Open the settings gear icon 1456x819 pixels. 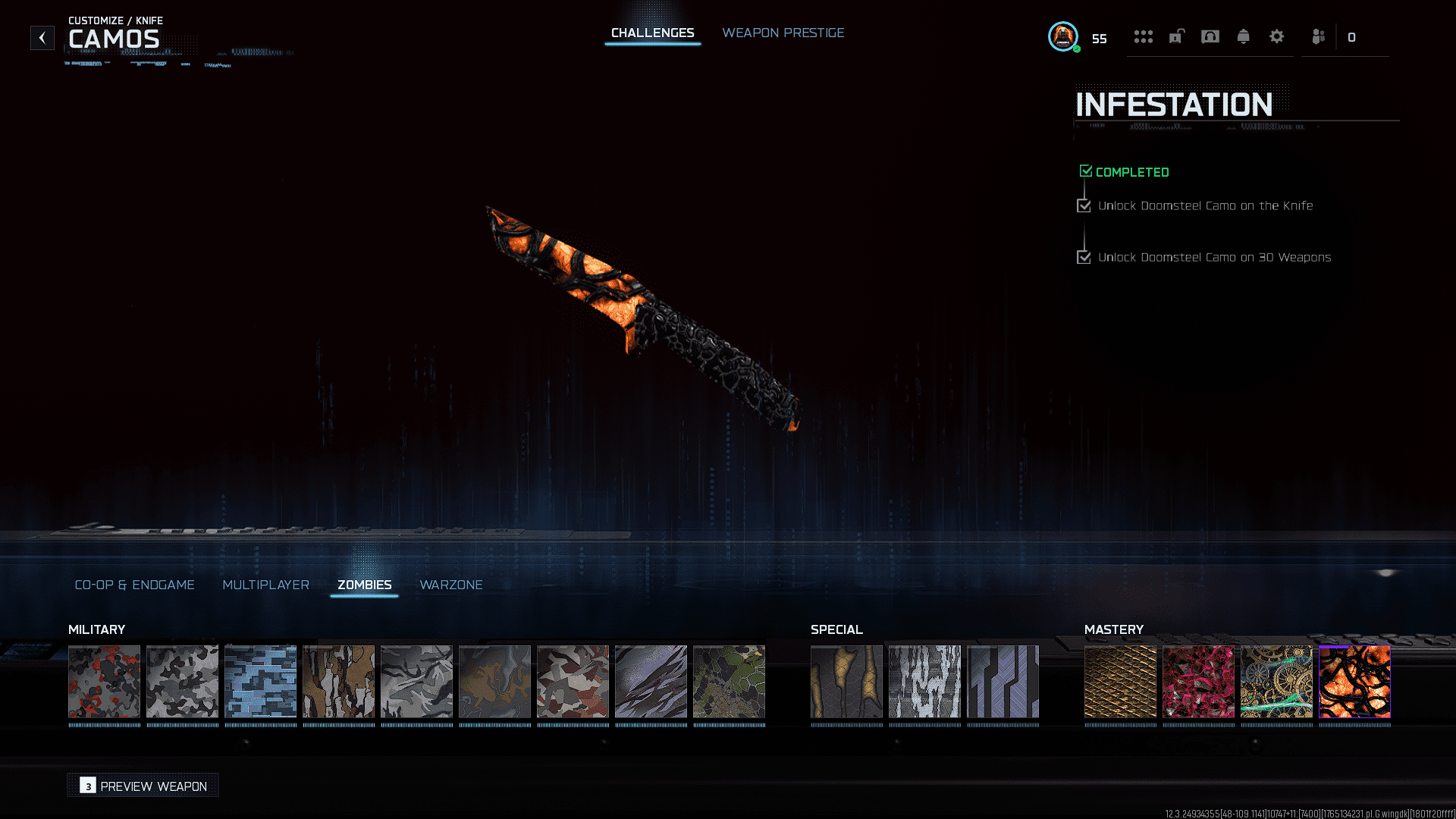click(1276, 36)
